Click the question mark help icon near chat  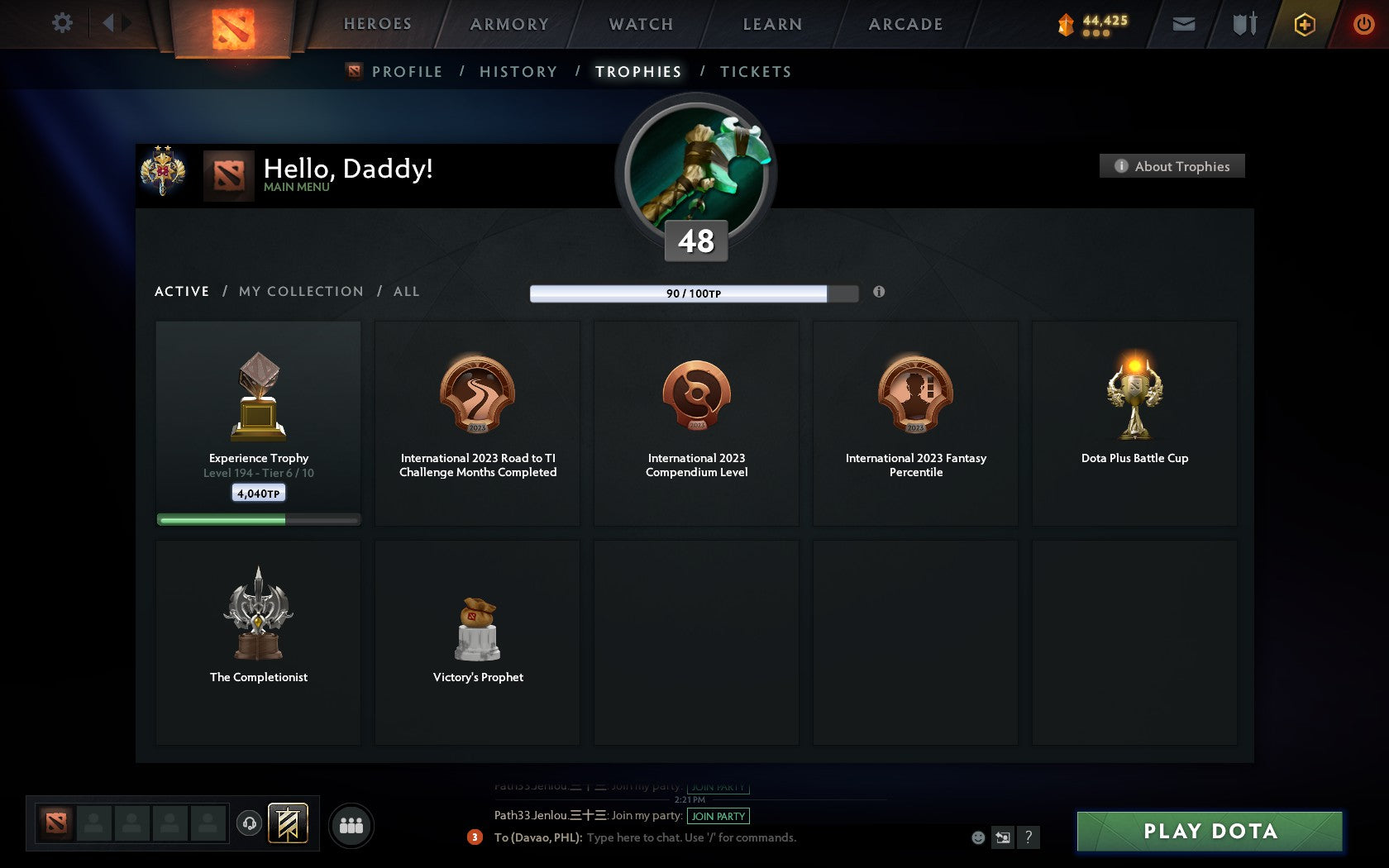click(1028, 837)
